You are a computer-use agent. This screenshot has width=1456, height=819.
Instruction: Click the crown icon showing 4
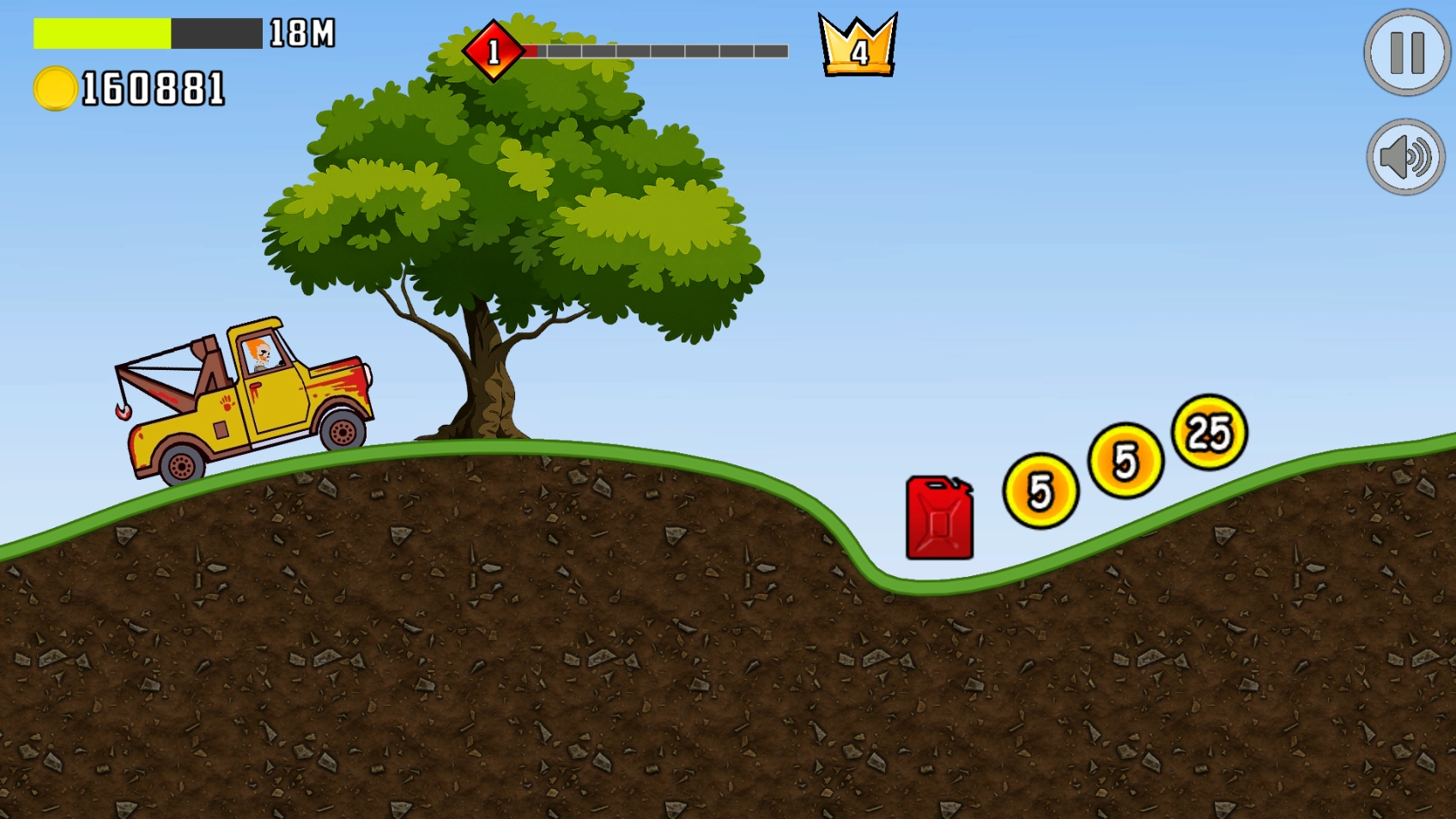pyautogui.click(x=856, y=47)
